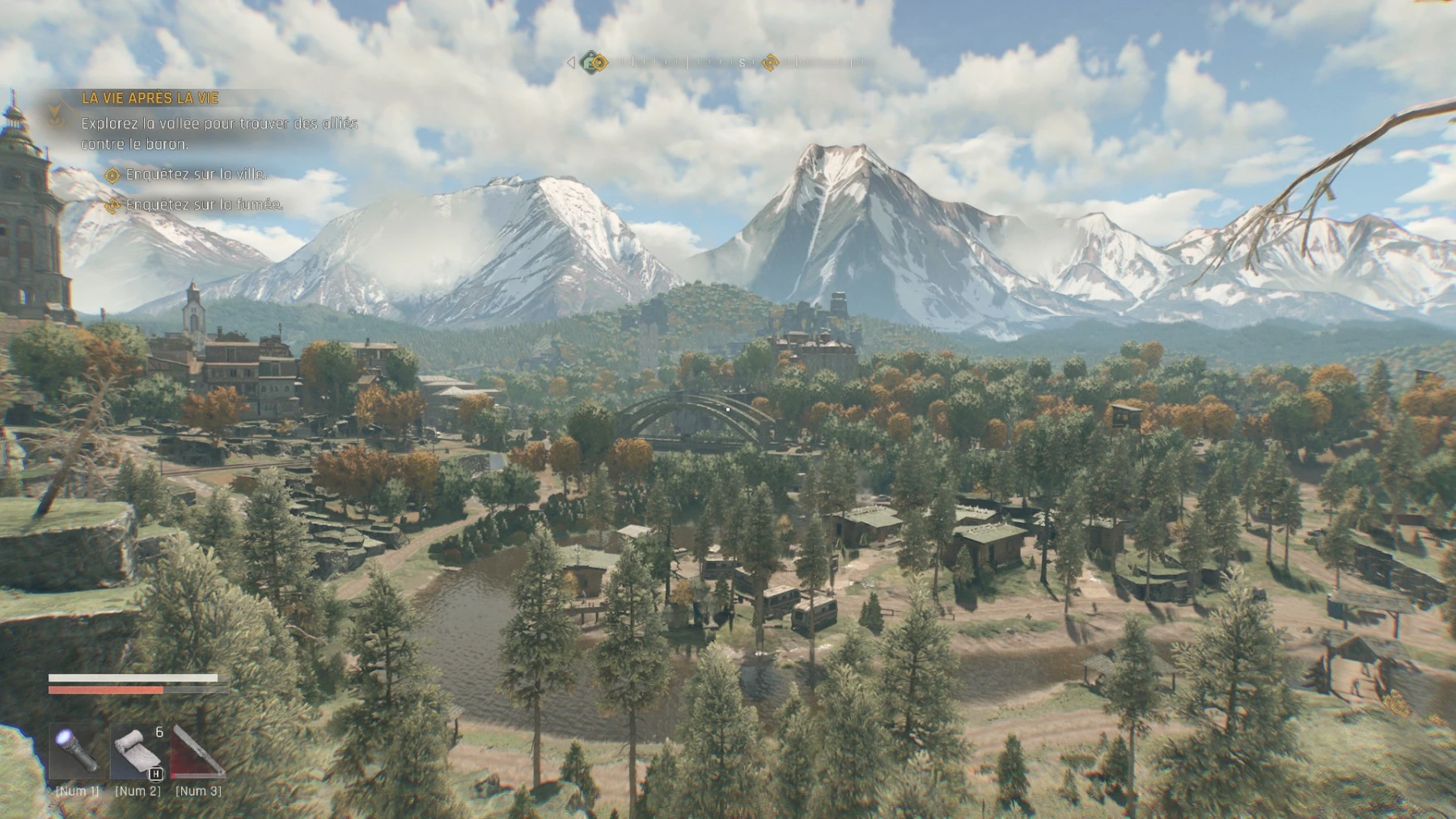The height and width of the screenshot is (819, 1456).
Task: Toggle tracking of the 'Enquêtez sur la ville' objective
Action: point(112,175)
